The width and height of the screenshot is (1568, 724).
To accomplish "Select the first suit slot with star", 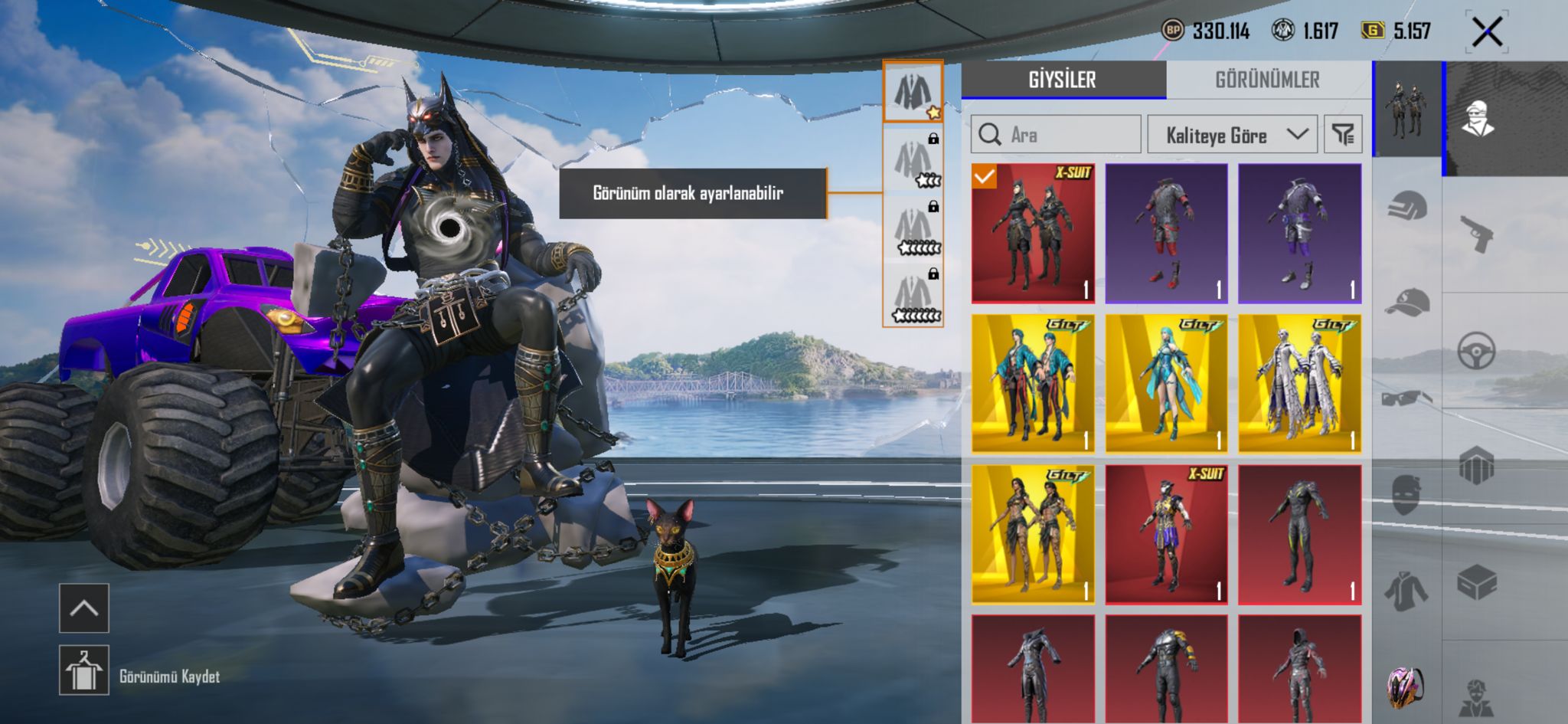I will 913,92.
